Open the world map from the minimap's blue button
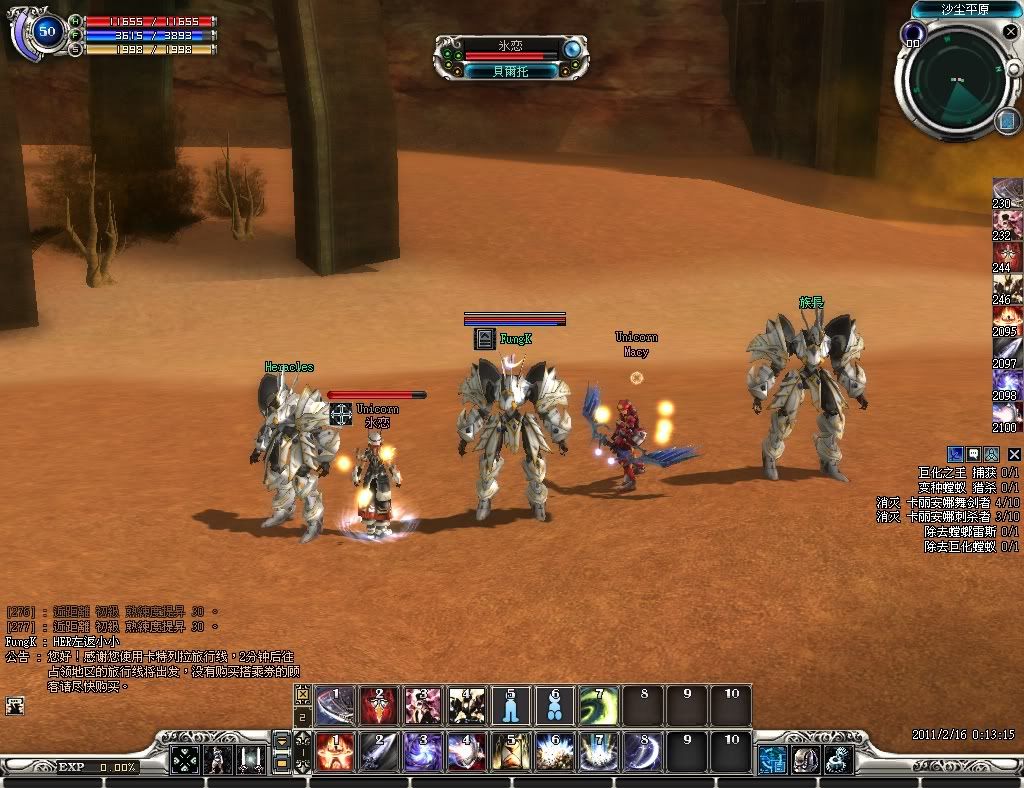 (x=1006, y=121)
